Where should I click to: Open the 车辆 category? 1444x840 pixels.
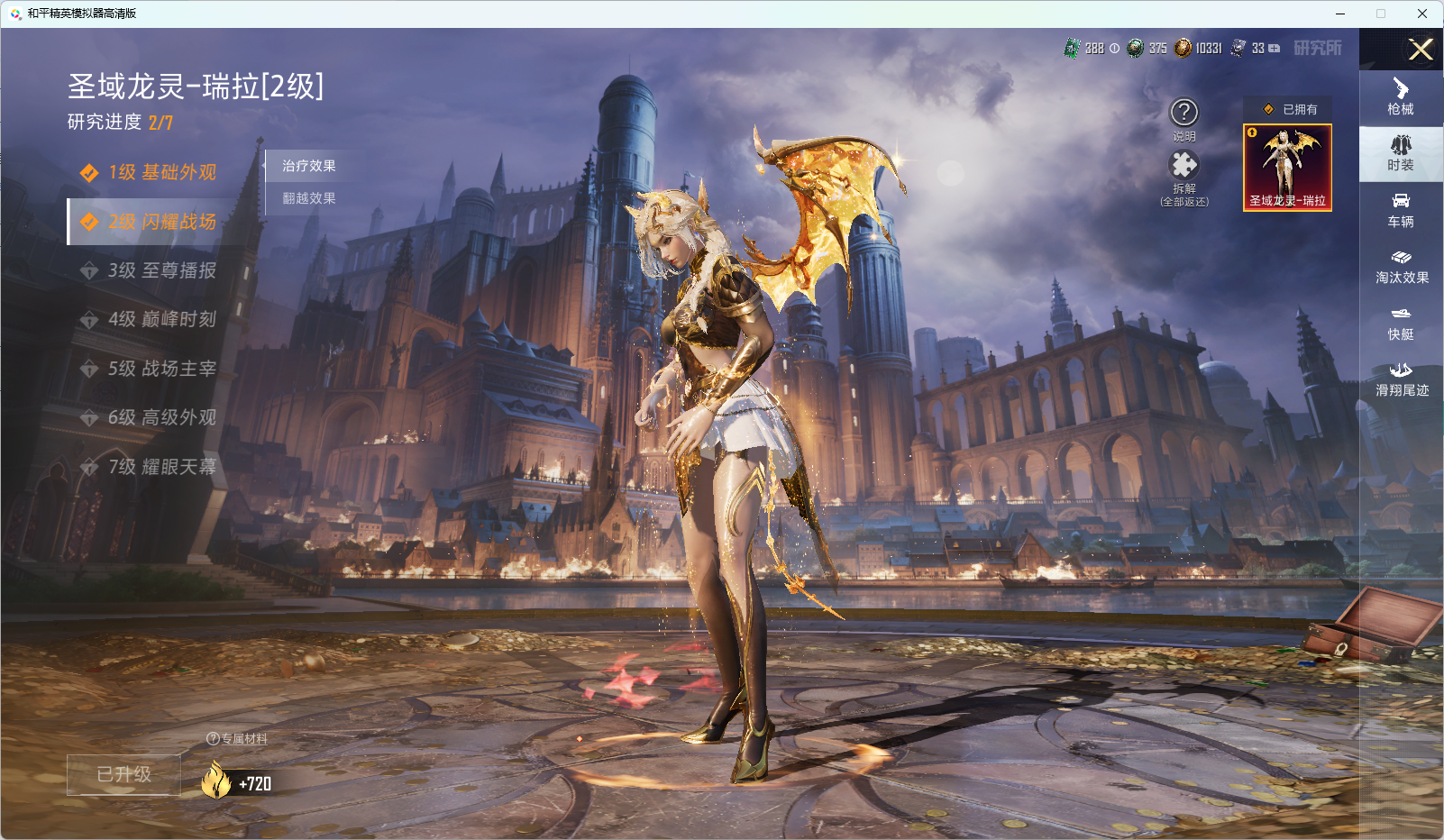click(1401, 210)
